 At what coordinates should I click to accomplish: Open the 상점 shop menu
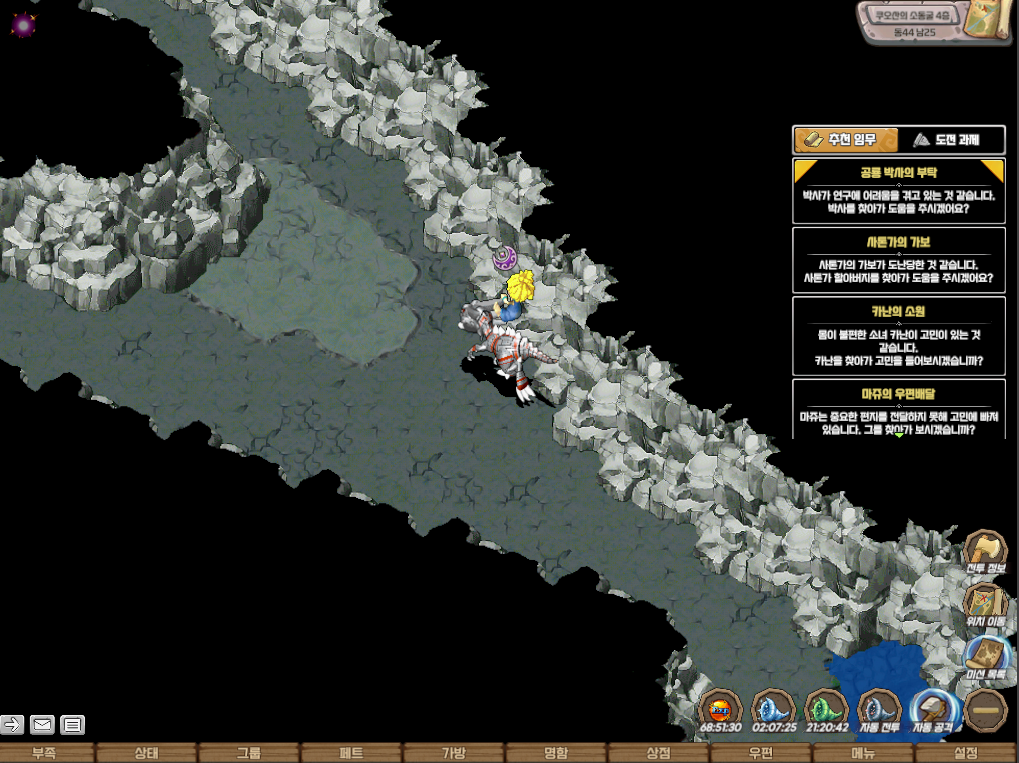pos(657,753)
